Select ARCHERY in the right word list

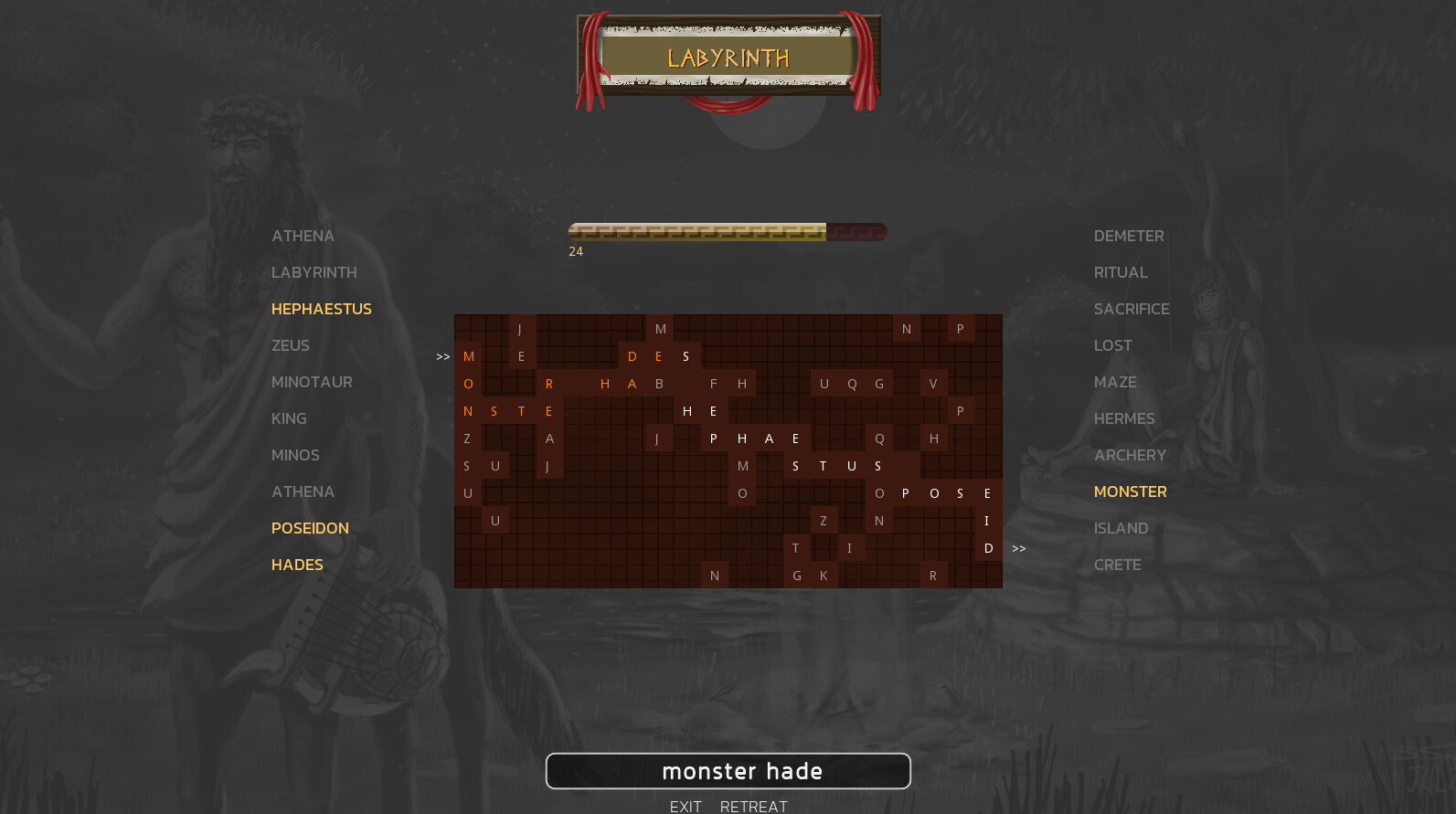(1130, 455)
